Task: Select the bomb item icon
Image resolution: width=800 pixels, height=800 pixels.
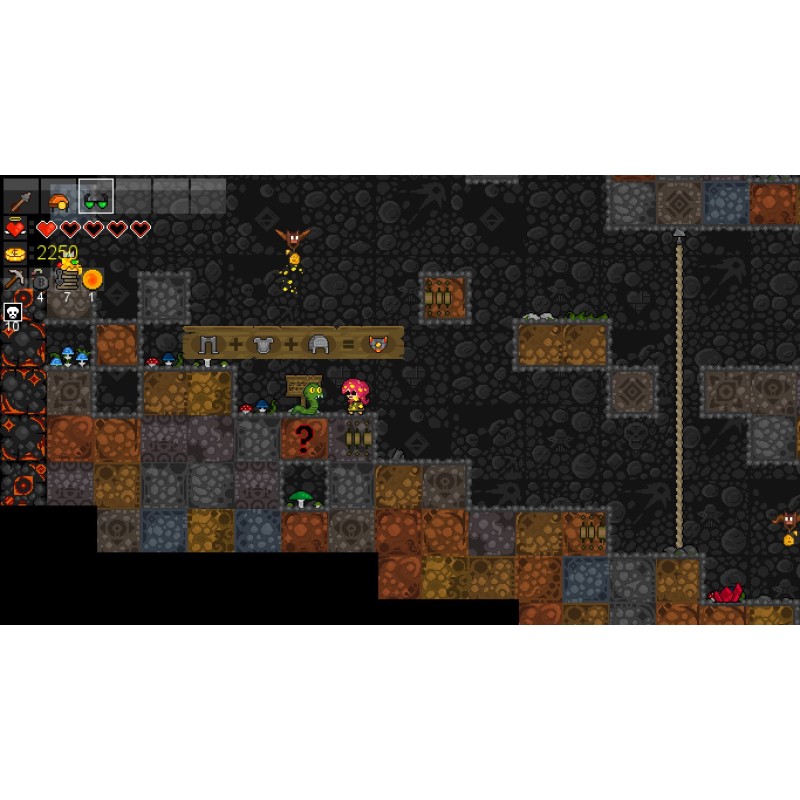Action: pyautogui.click(x=40, y=280)
